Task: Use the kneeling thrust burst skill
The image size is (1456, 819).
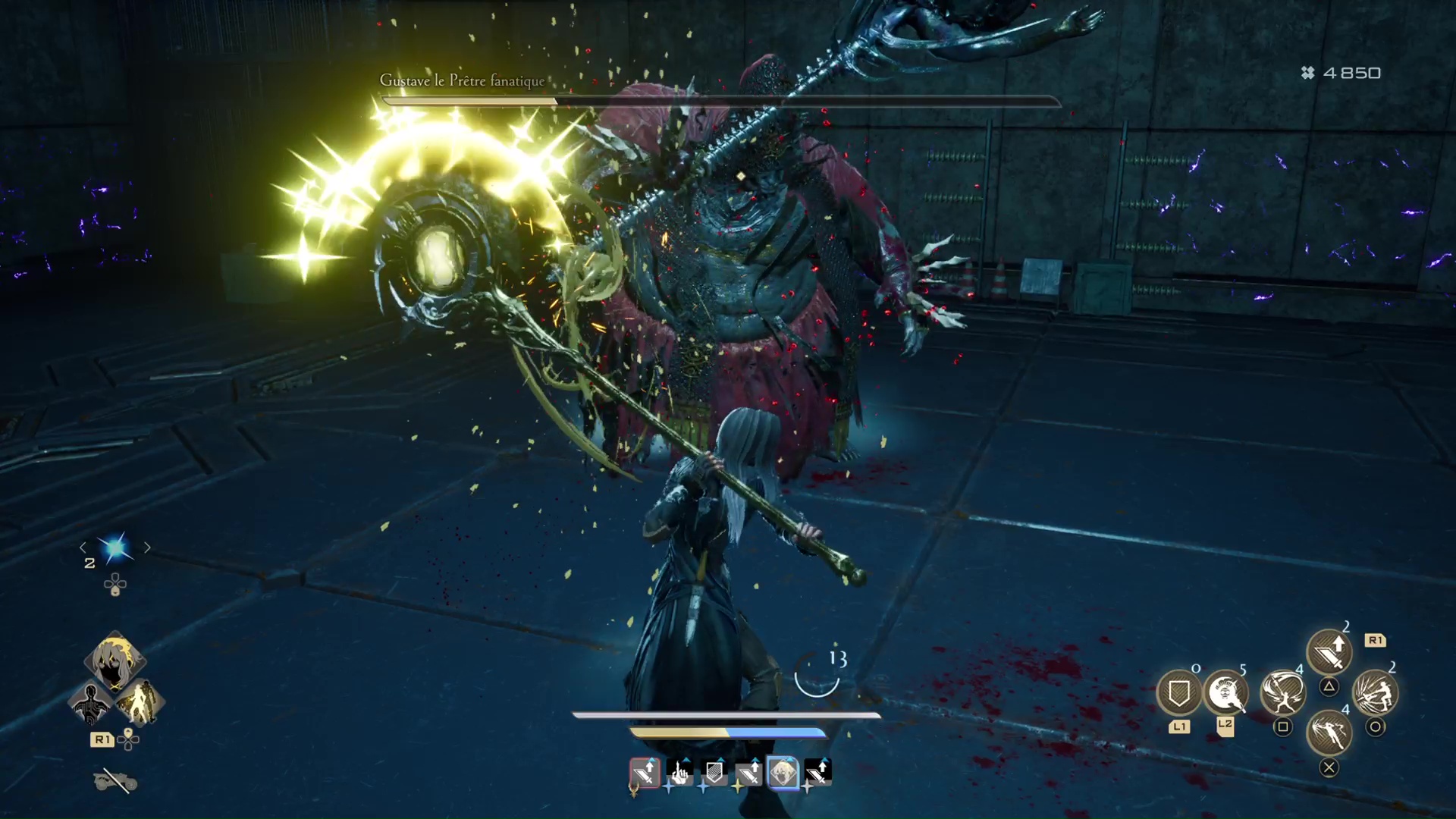Action: point(1375,692)
